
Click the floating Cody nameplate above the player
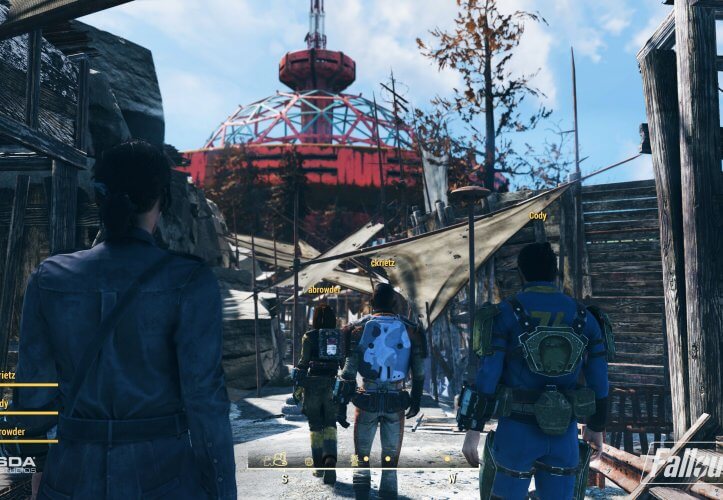click(x=538, y=215)
